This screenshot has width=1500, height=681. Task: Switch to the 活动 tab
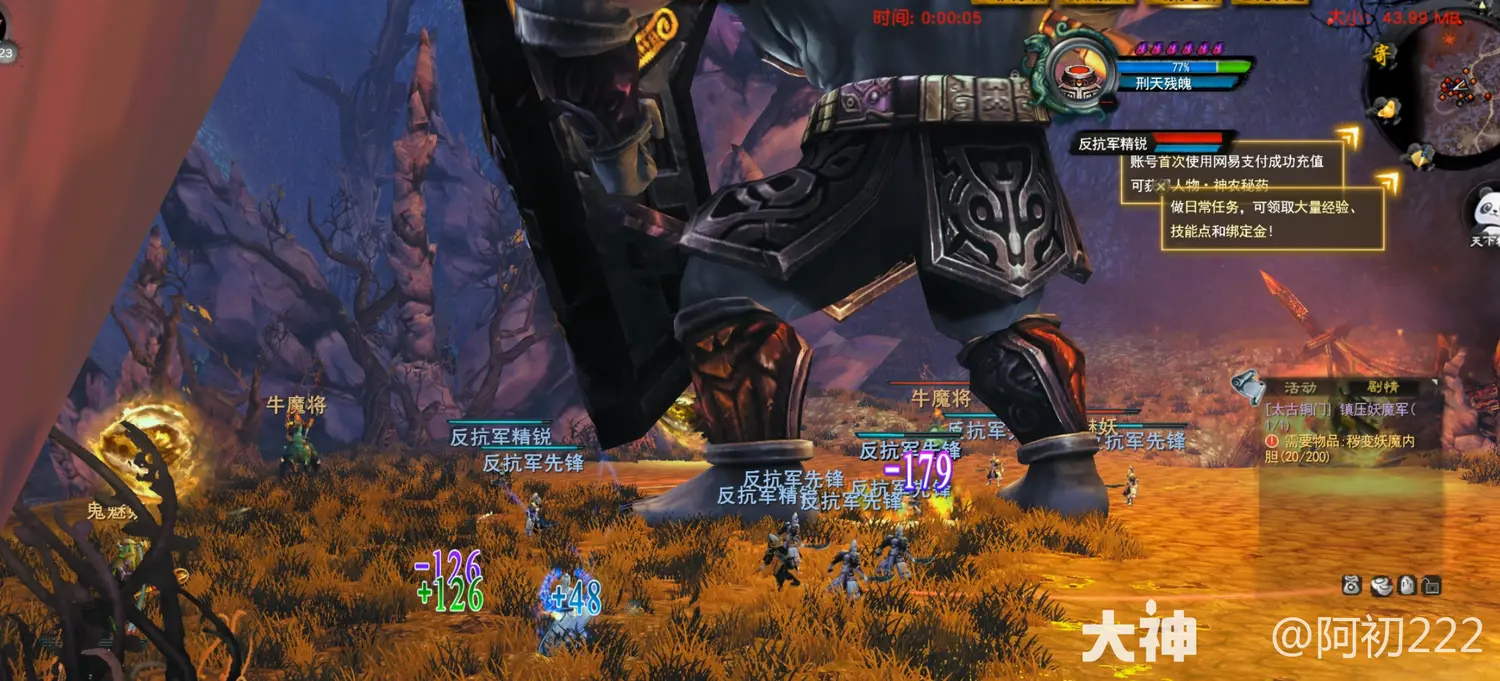(x=1299, y=387)
